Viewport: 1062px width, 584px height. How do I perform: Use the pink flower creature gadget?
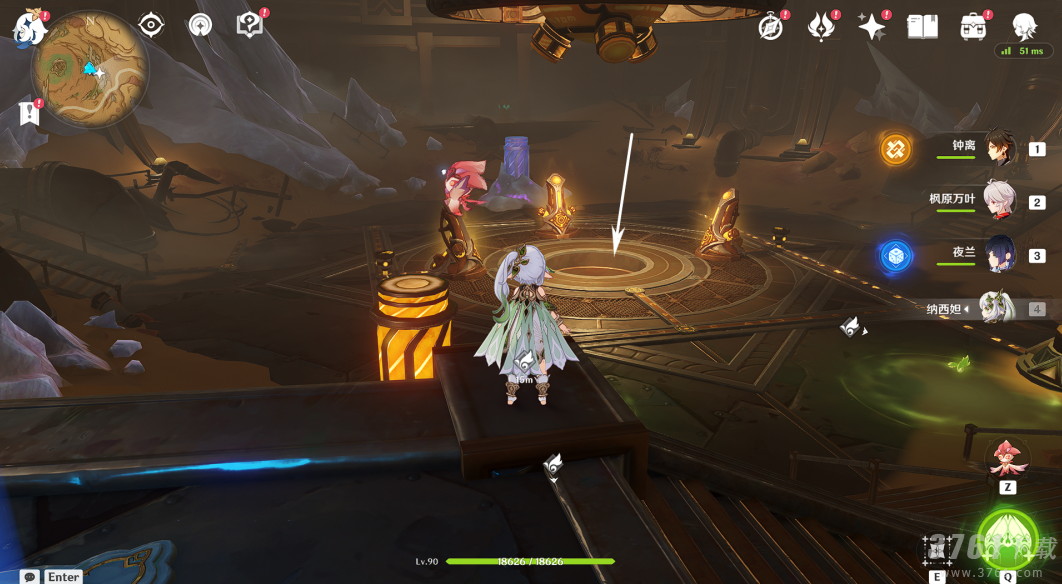pos(1007,458)
